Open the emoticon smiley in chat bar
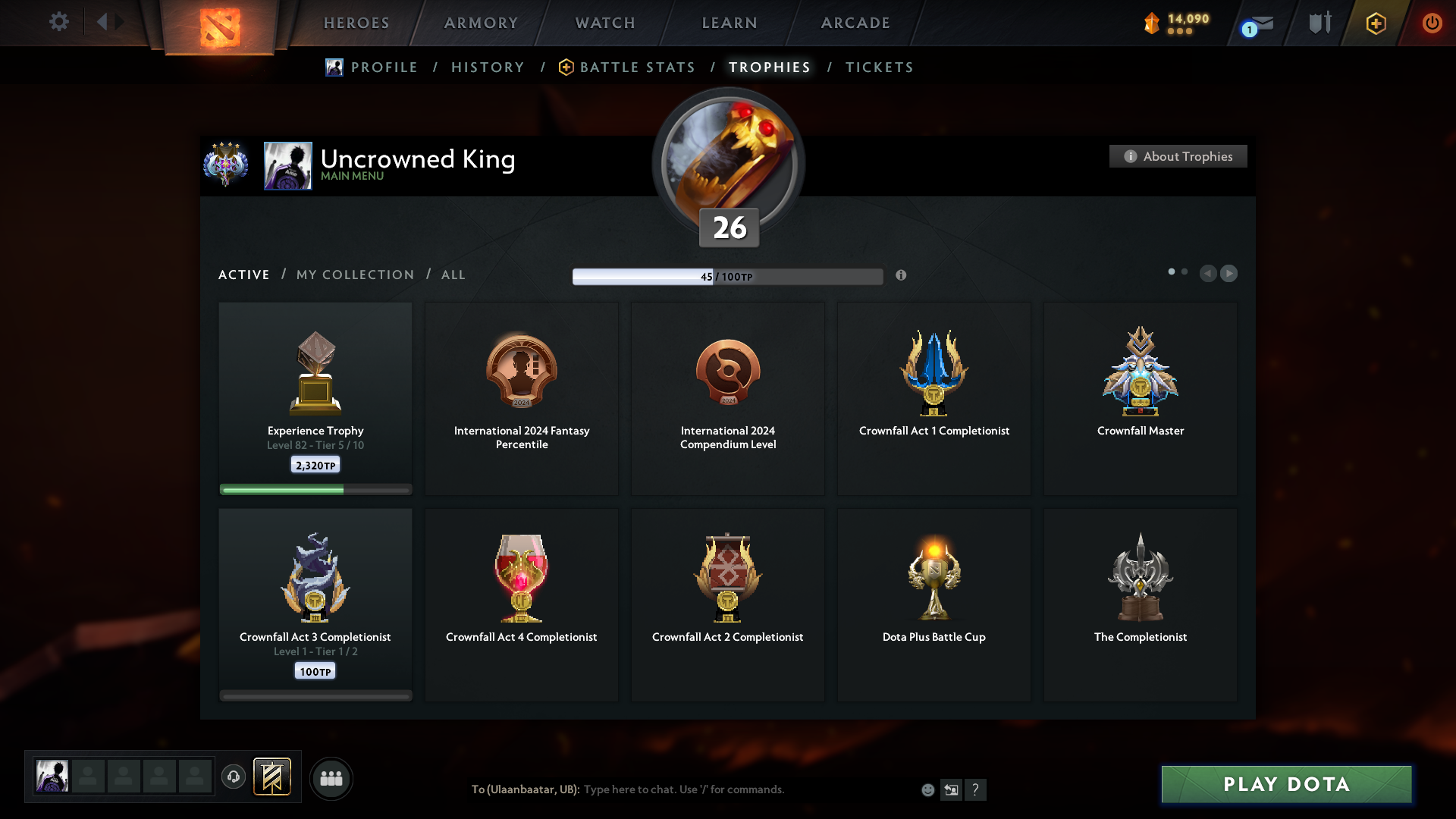Image resolution: width=1456 pixels, height=819 pixels. [928, 789]
